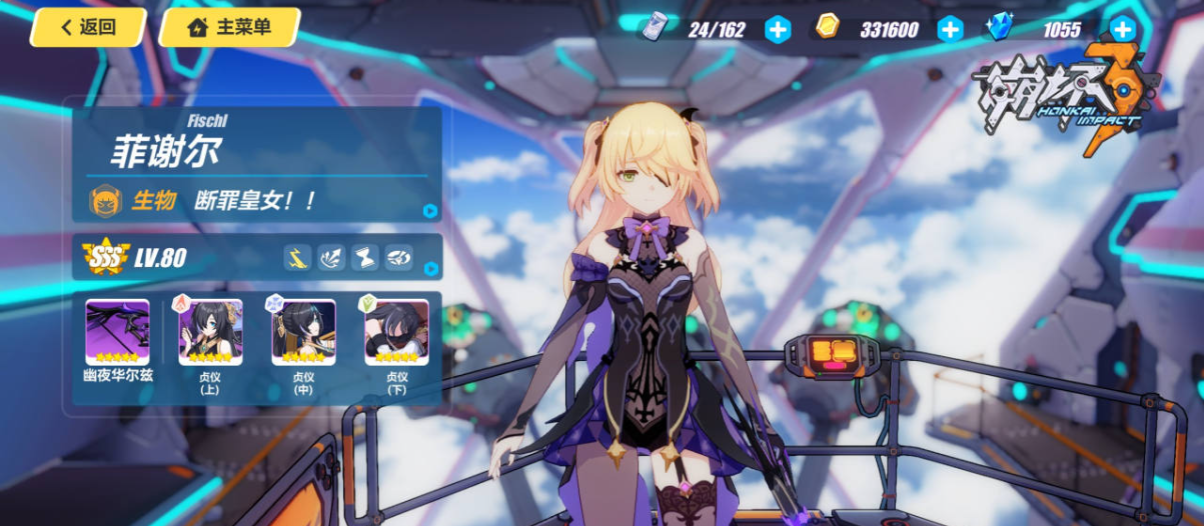This screenshot has height=526, width=1204.
Task: Open the 主菜单 main menu
Action: pos(229,28)
